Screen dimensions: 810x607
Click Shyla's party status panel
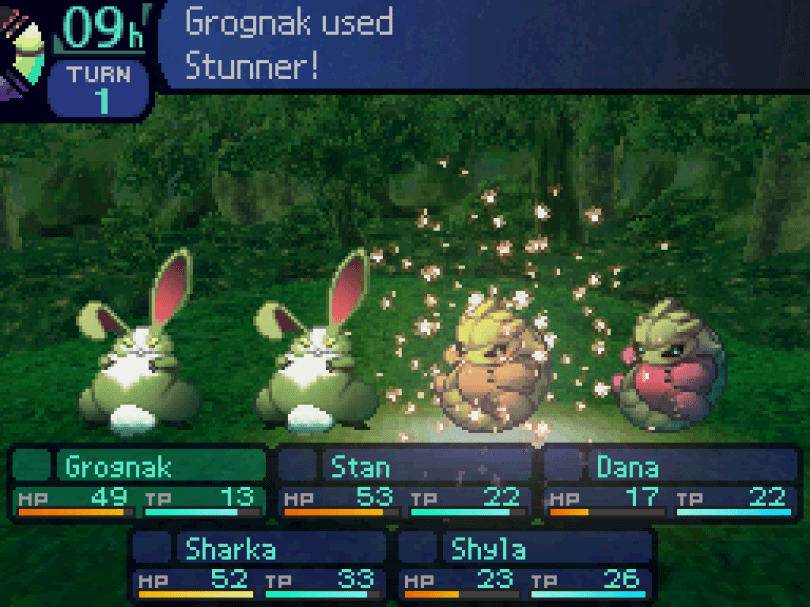click(526, 565)
